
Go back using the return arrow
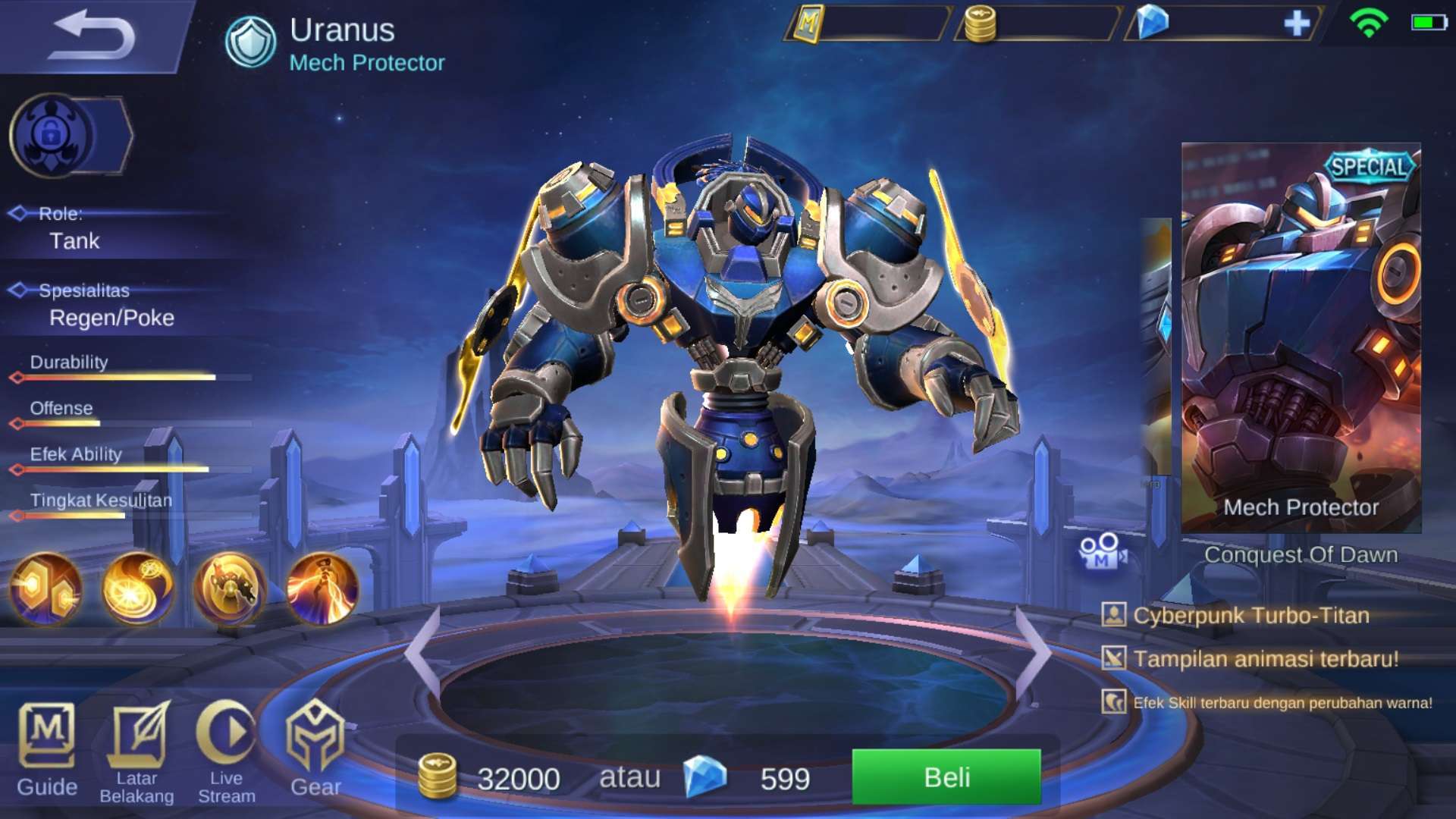[93, 35]
